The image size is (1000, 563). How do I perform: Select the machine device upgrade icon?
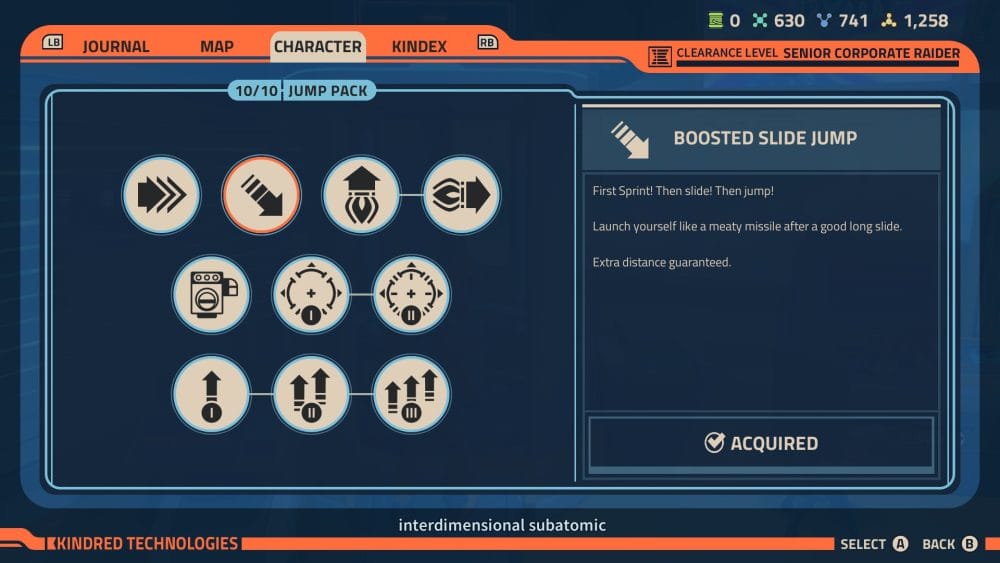[211, 294]
